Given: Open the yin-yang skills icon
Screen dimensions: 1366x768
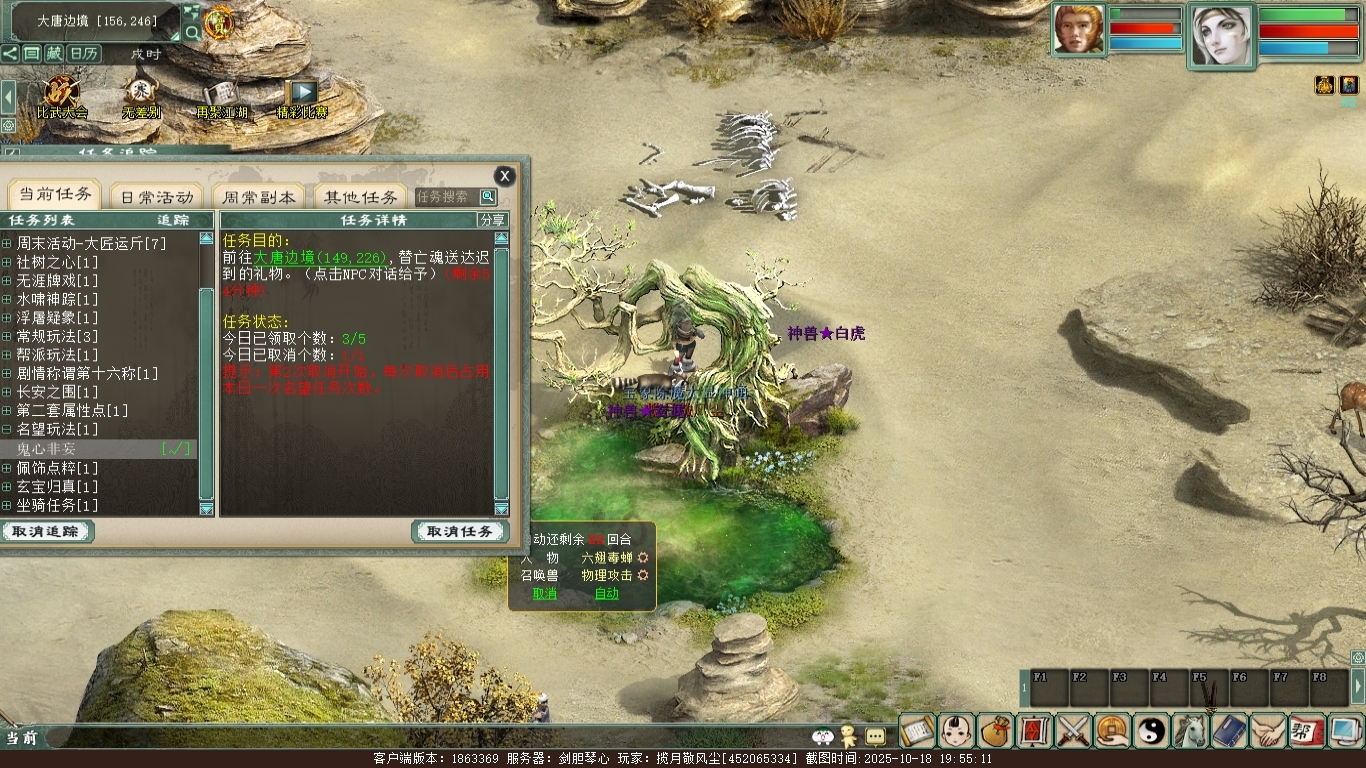Looking at the screenshot, I should click(x=1151, y=731).
